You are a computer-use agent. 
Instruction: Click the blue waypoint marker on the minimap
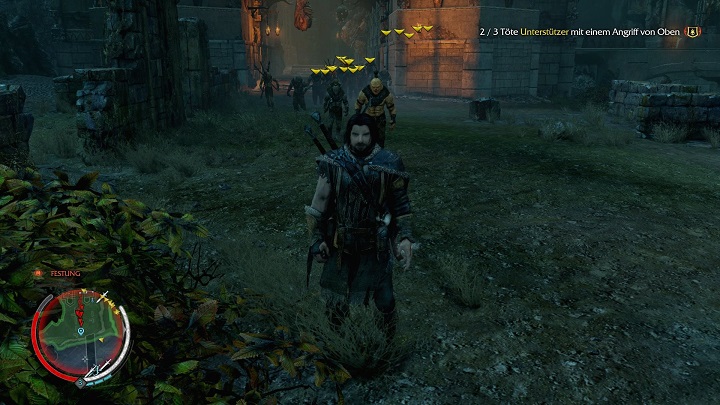80,329
